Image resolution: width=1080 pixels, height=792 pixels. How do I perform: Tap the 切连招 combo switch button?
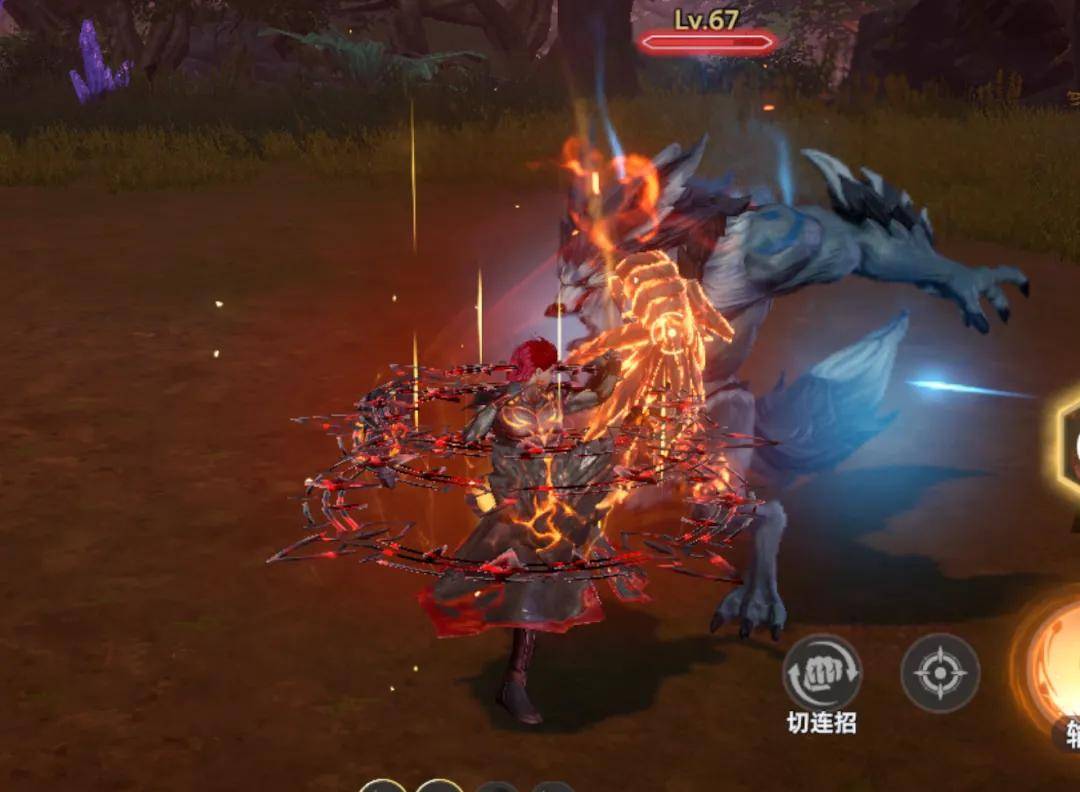point(821,673)
